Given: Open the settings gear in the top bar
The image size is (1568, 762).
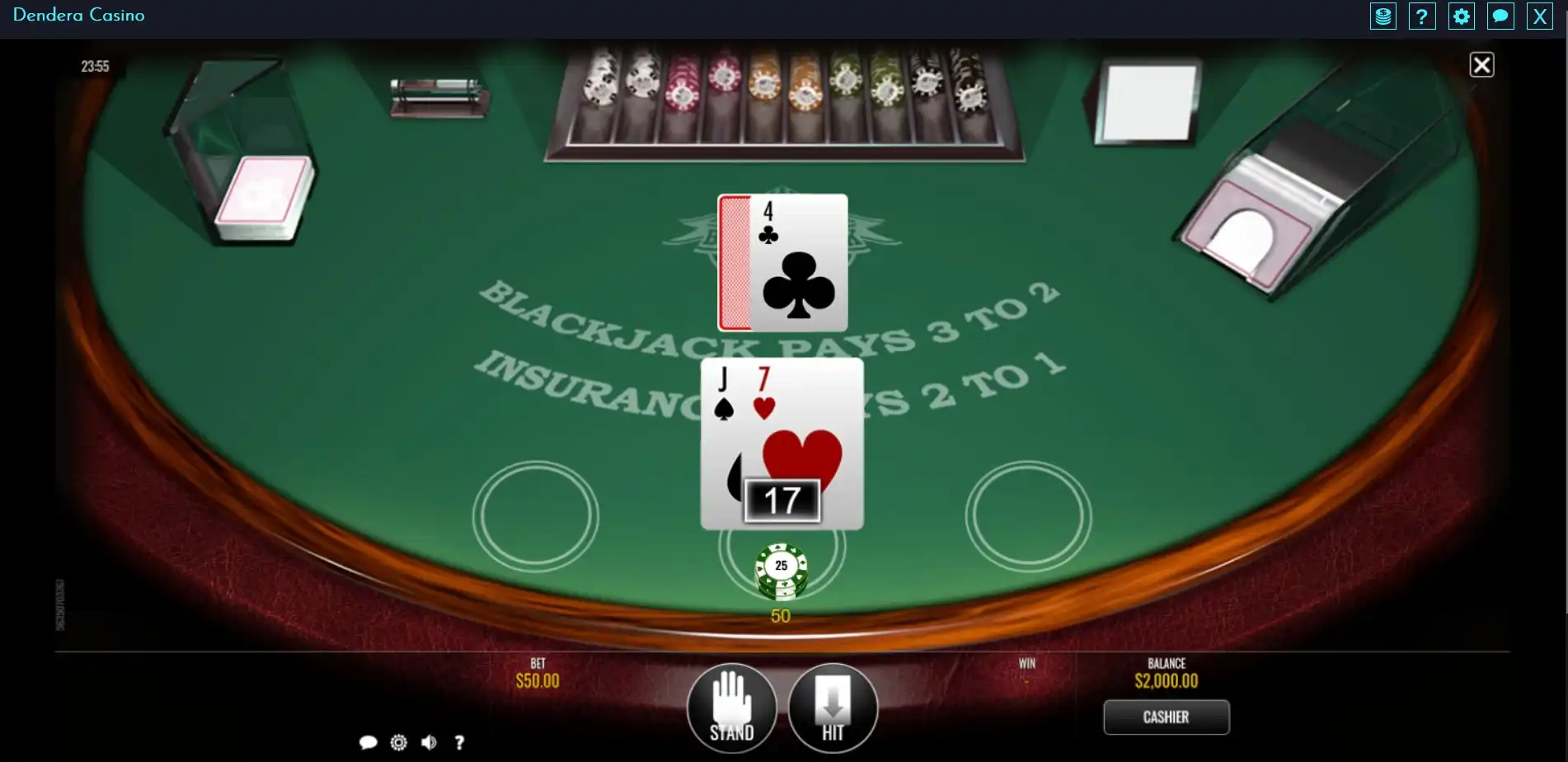Looking at the screenshot, I should coord(1462,16).
